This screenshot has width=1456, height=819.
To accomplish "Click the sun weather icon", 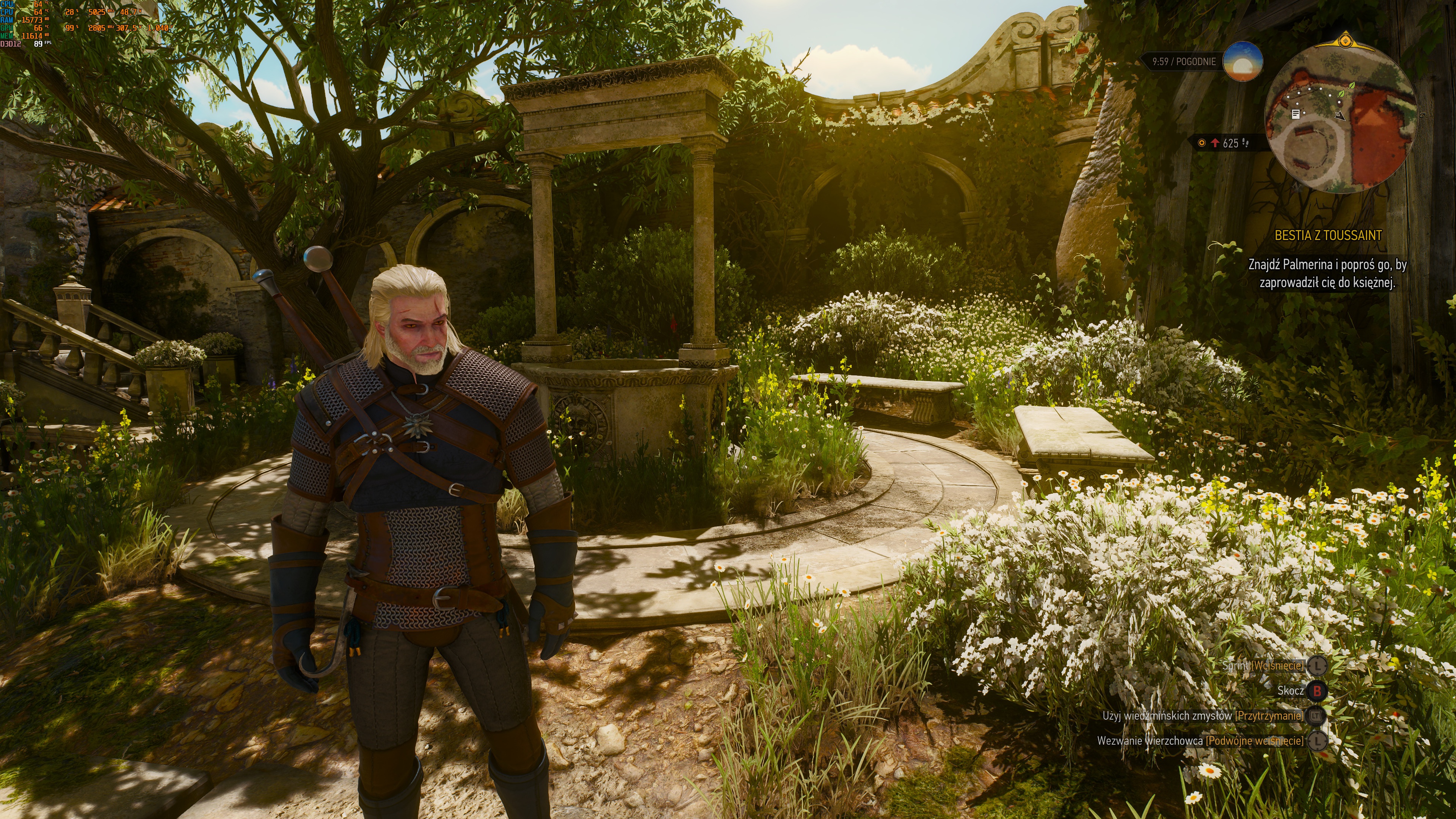I will coord(1243,61).
